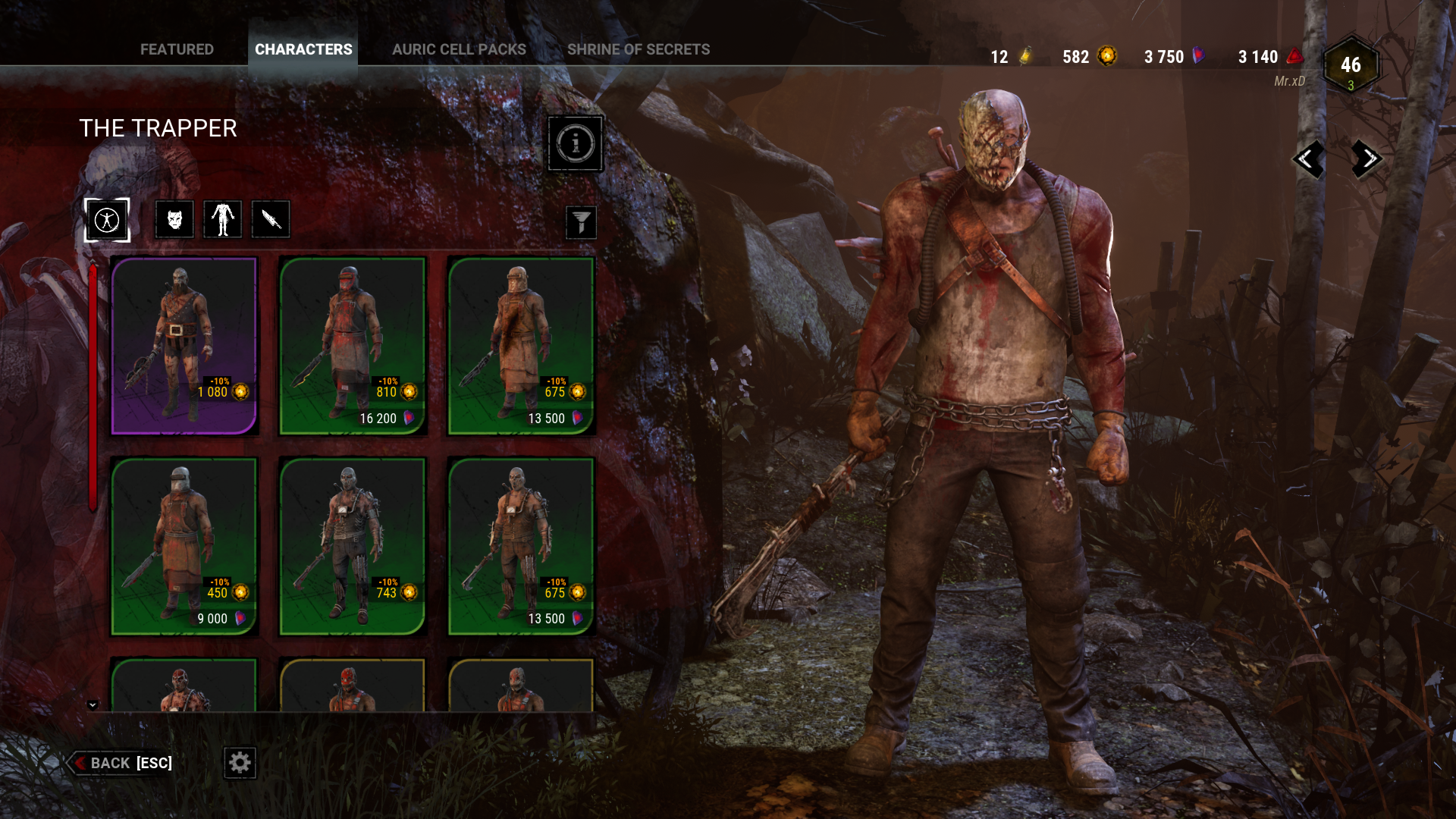
Task: Open the settings gear
Action: pos(240,763)
